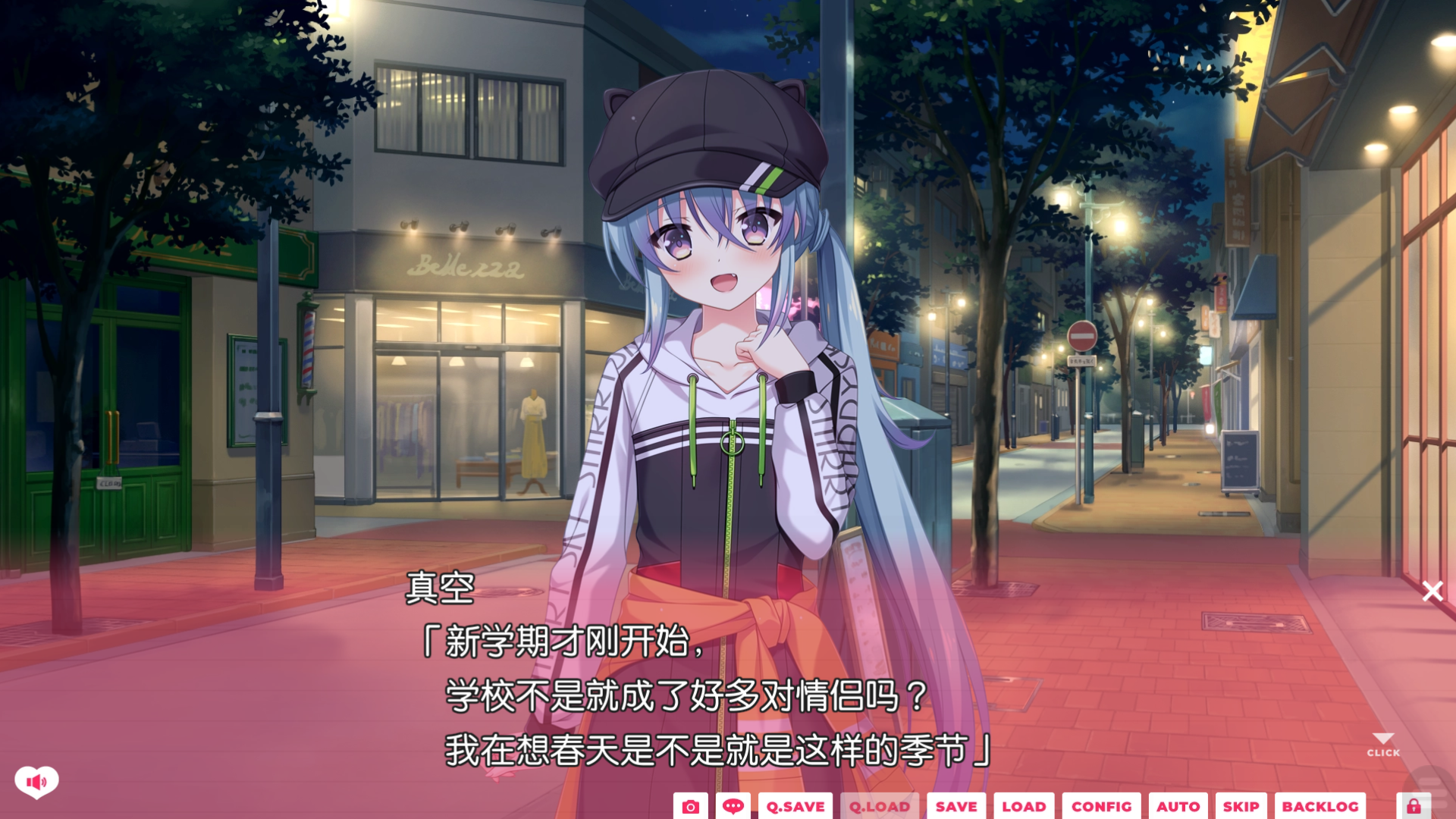Open the CONFIG settings screen
Image resolution: width=1456 pixels, height=819 pixels.
tap(1102, 807)
